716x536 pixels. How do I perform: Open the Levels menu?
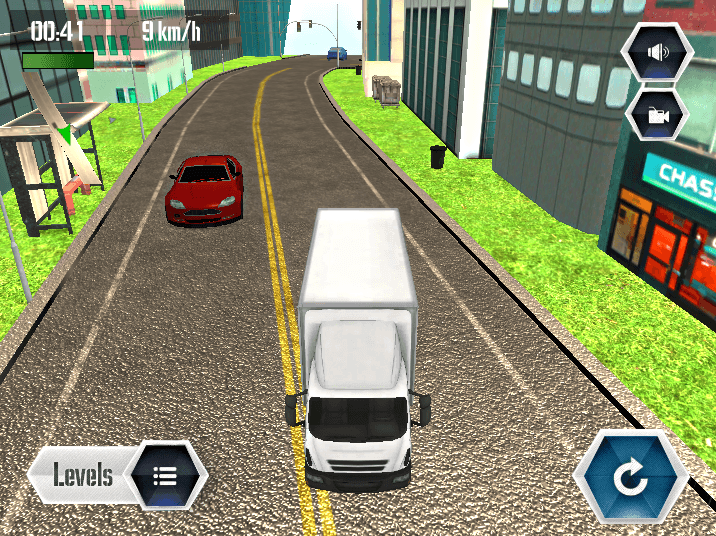click(118, 474)
